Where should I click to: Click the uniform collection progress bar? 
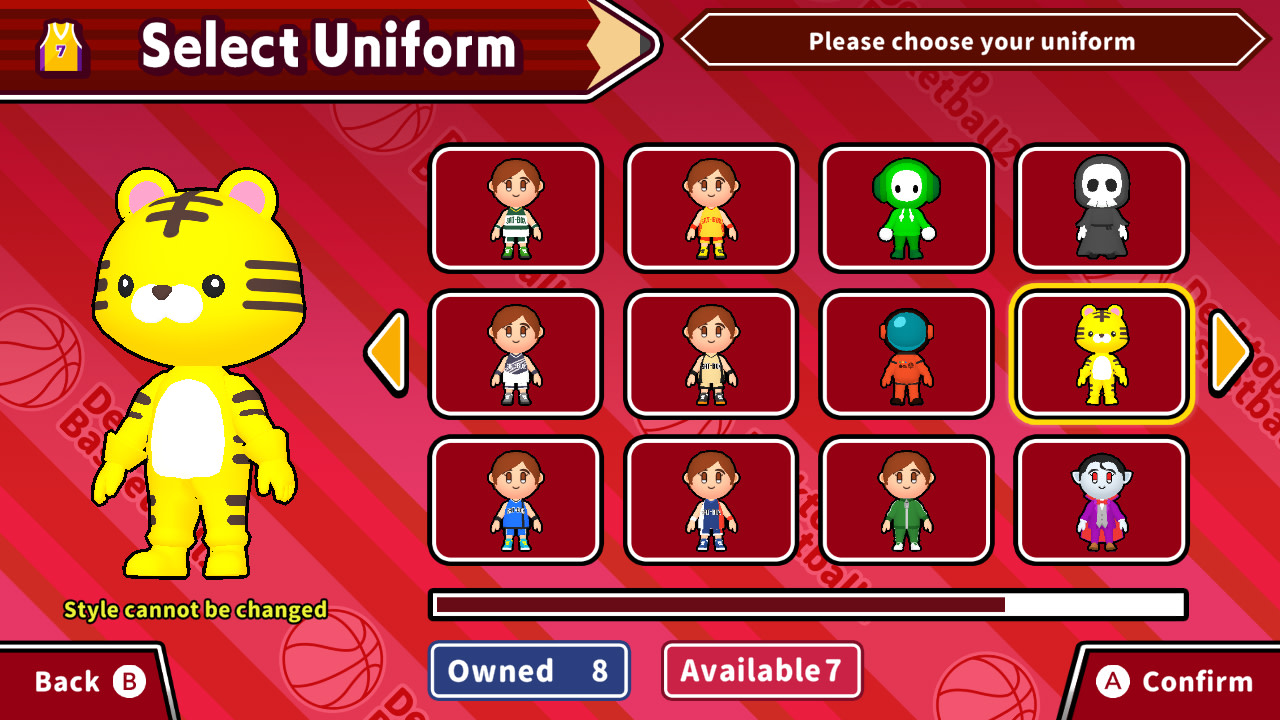807,605
